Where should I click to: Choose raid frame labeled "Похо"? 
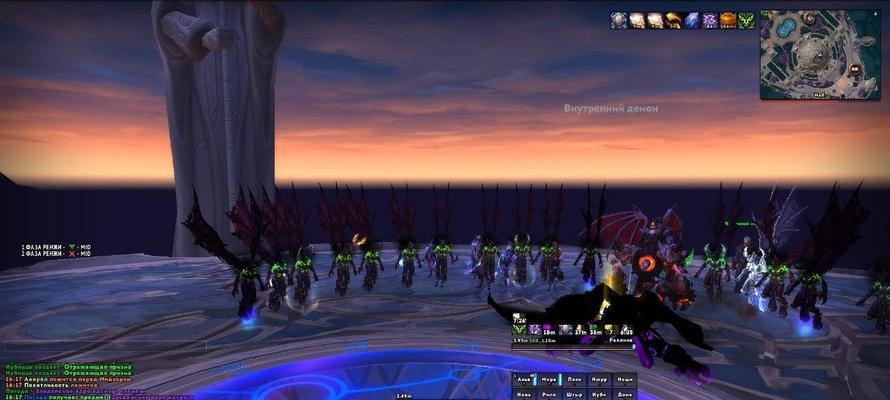pos(573,380)
